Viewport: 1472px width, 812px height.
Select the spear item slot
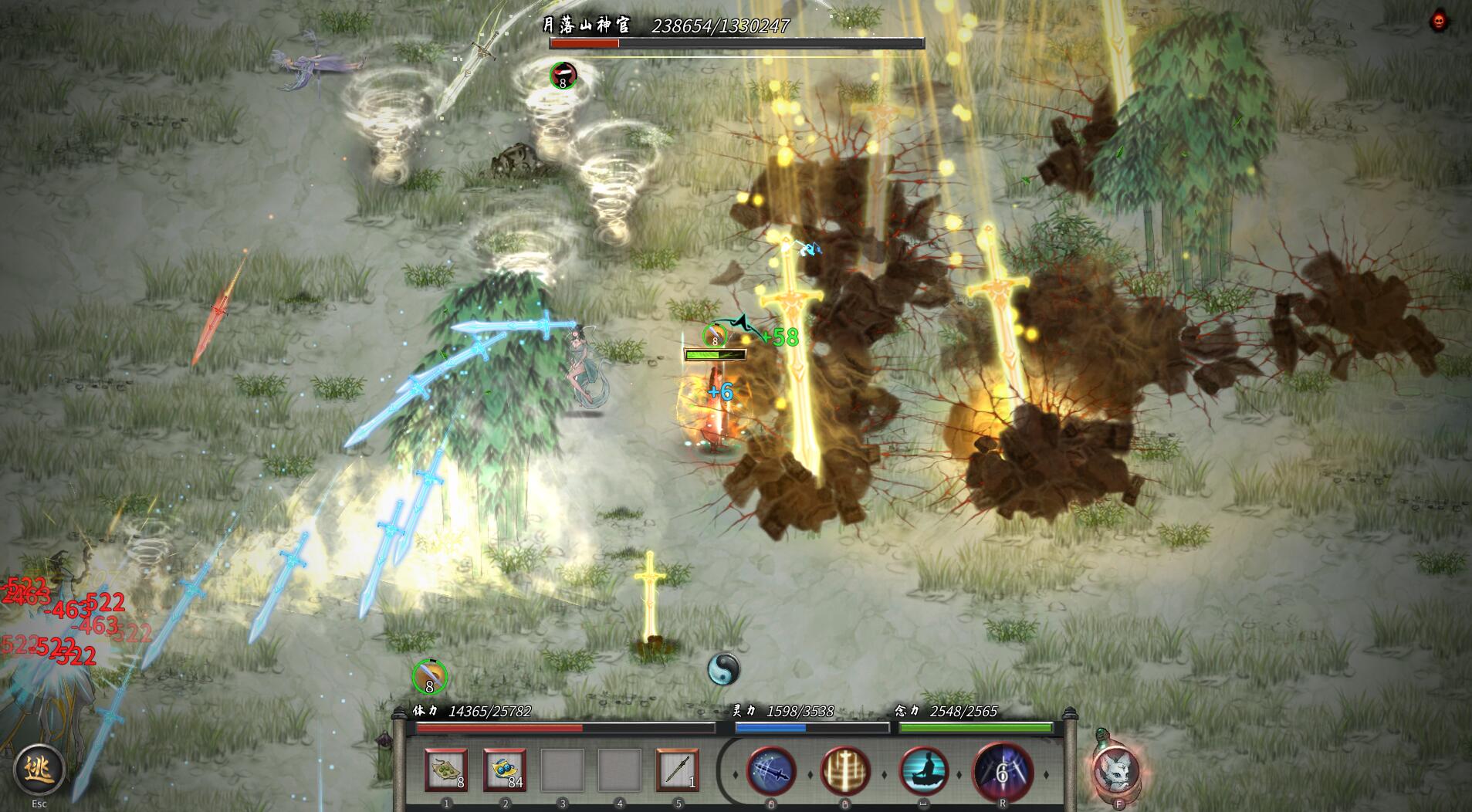coord(677,770)
